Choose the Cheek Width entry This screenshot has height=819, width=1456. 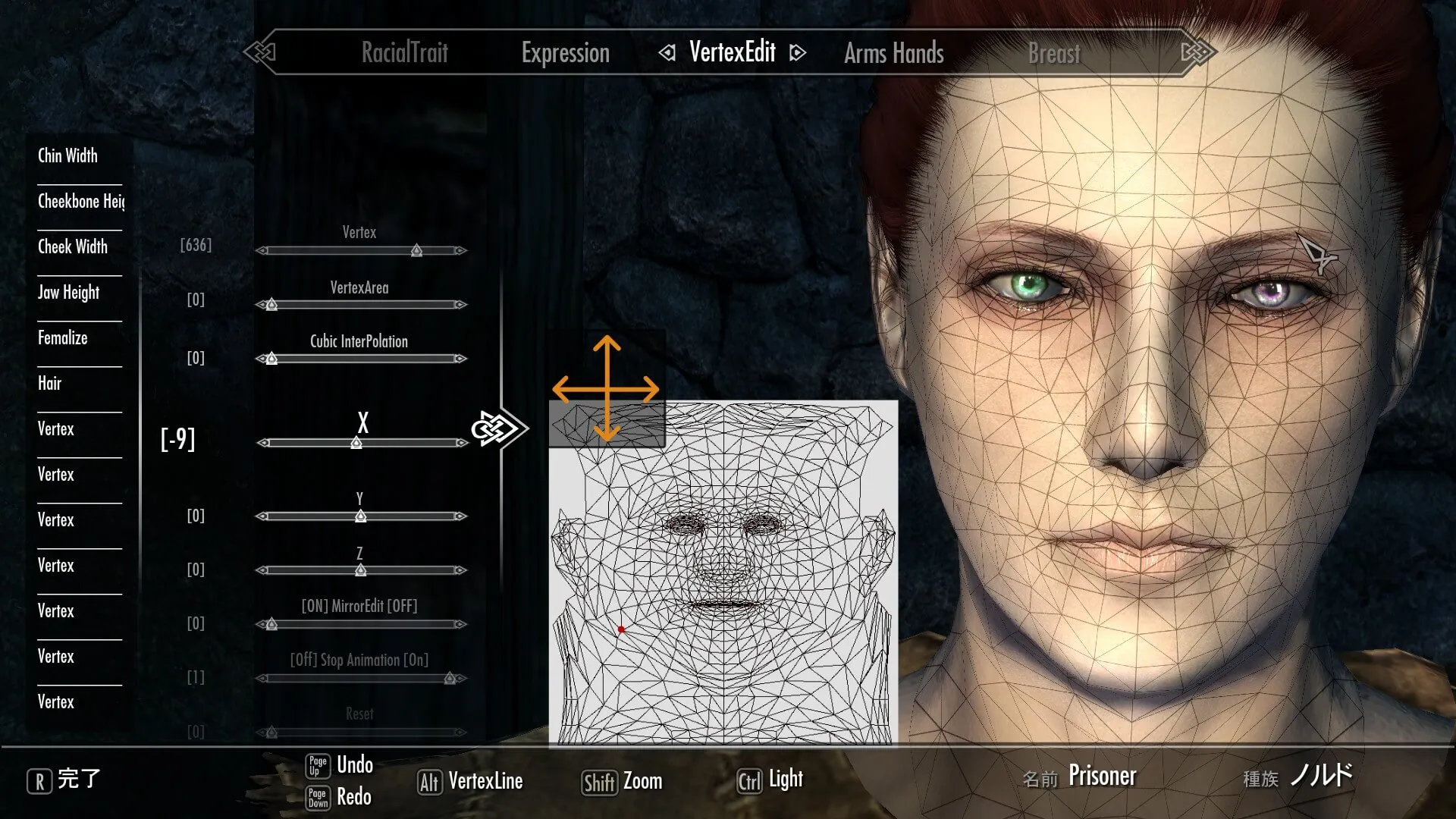tap(73, 246)
